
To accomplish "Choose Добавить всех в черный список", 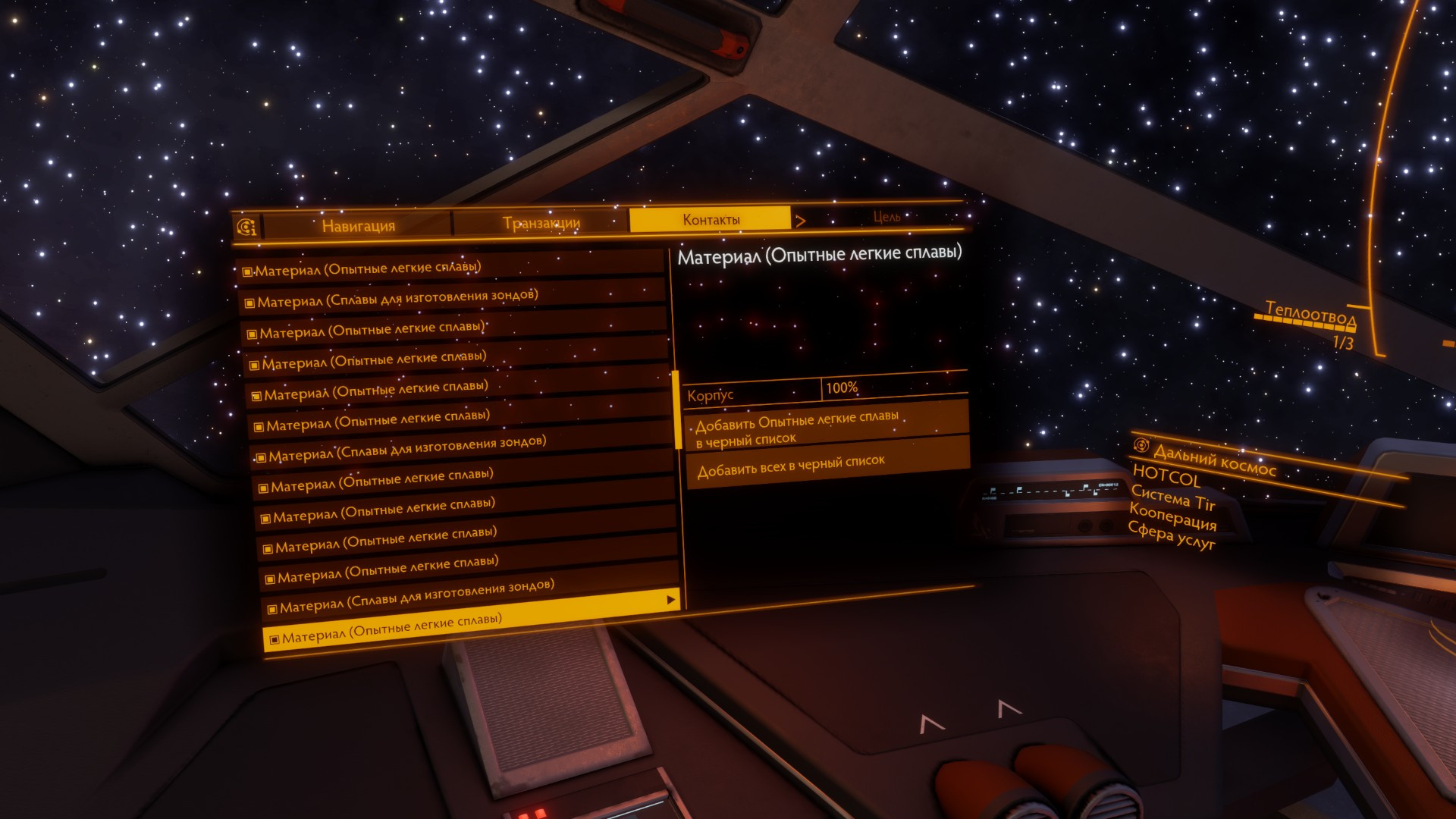I will (x=827, y=464).
